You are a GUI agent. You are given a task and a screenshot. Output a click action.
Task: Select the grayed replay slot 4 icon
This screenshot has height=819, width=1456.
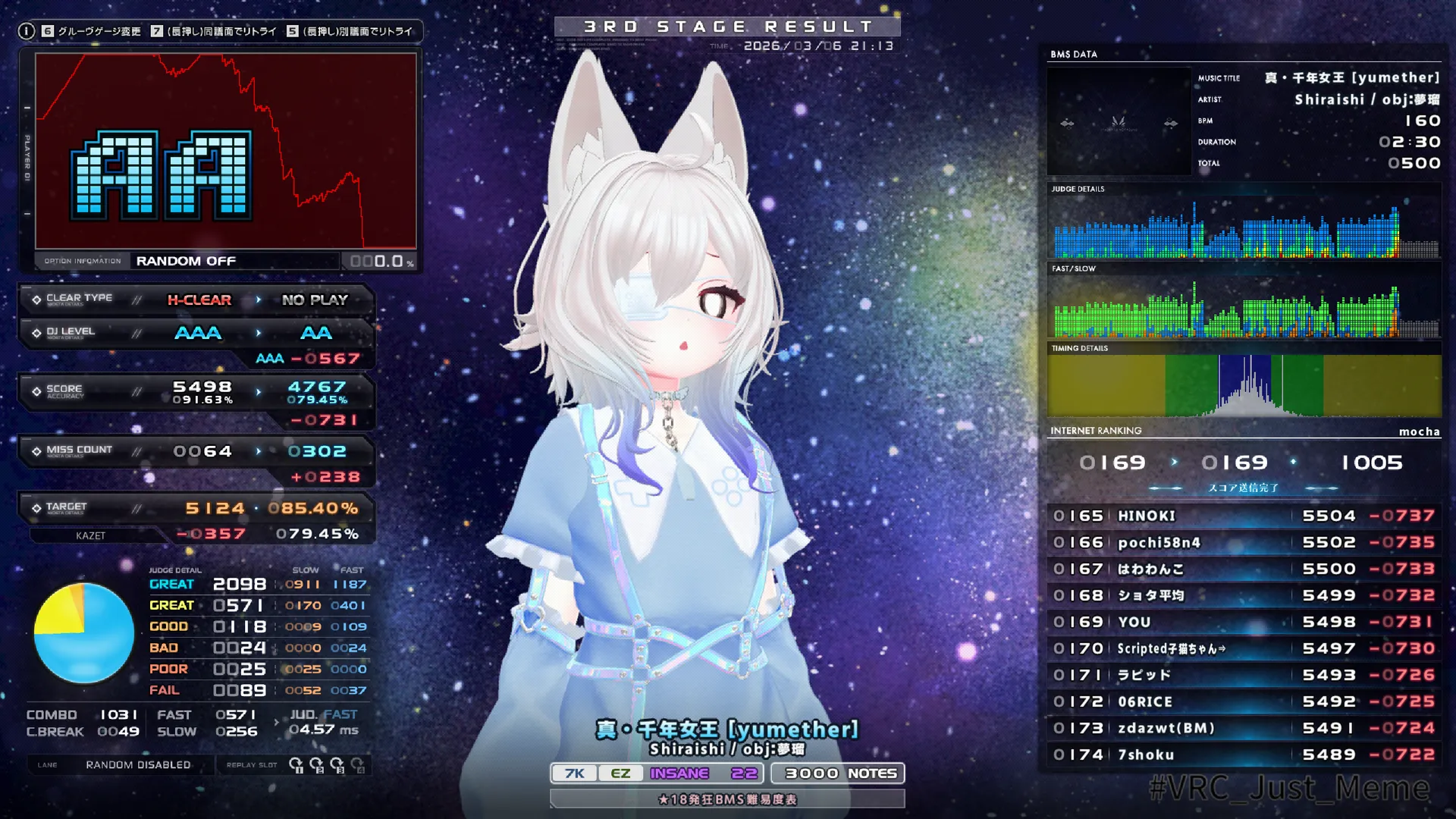click(359, 766)
